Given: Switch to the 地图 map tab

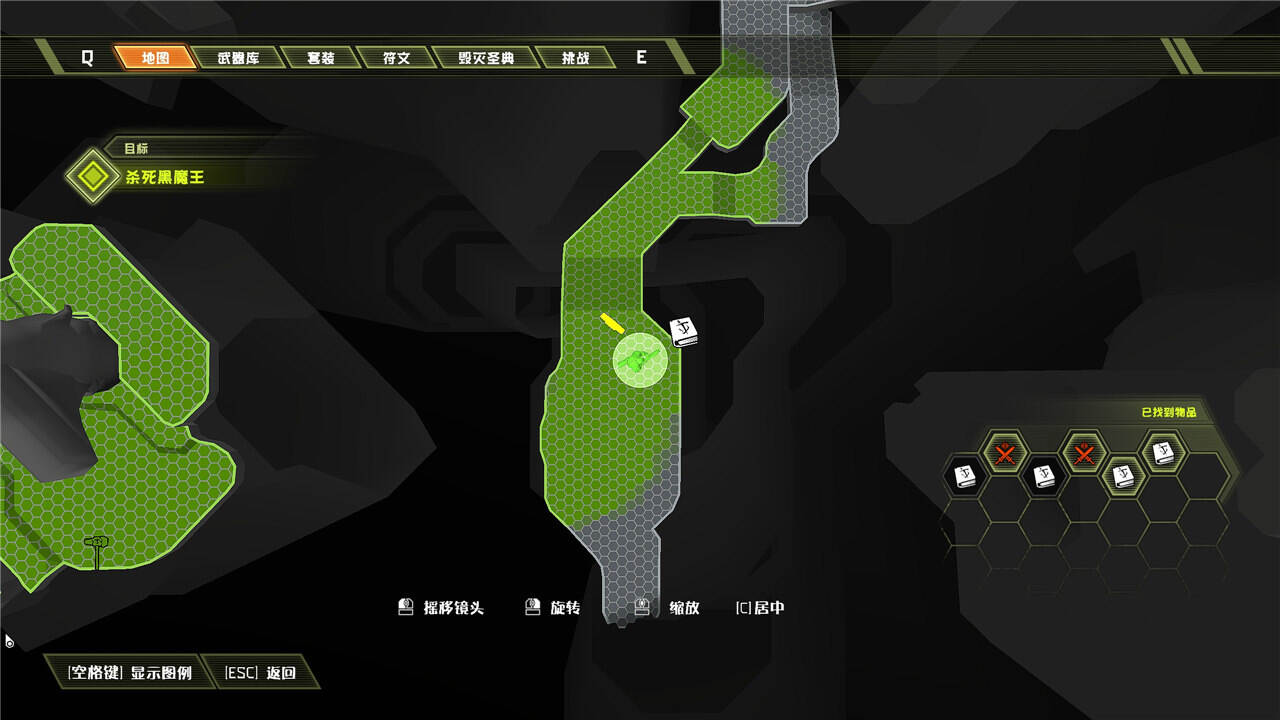Looking at the screenshot, I should [156, 58].
